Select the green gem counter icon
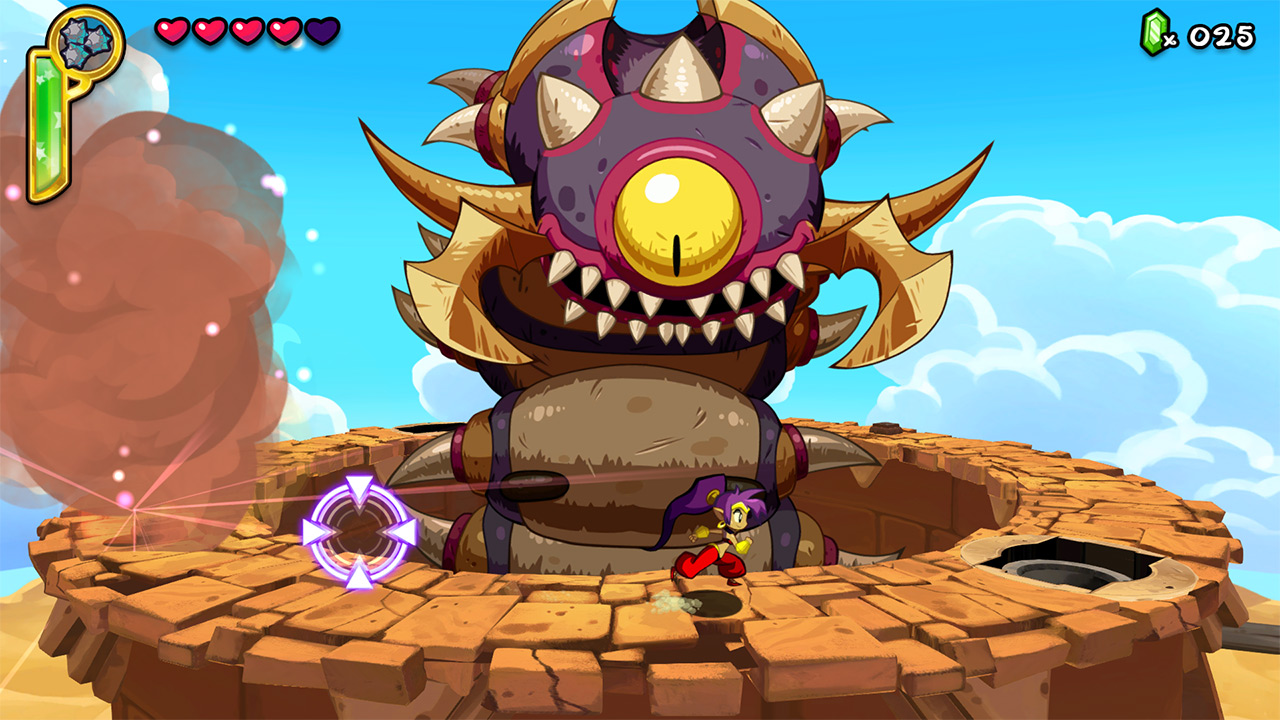 1152,32
